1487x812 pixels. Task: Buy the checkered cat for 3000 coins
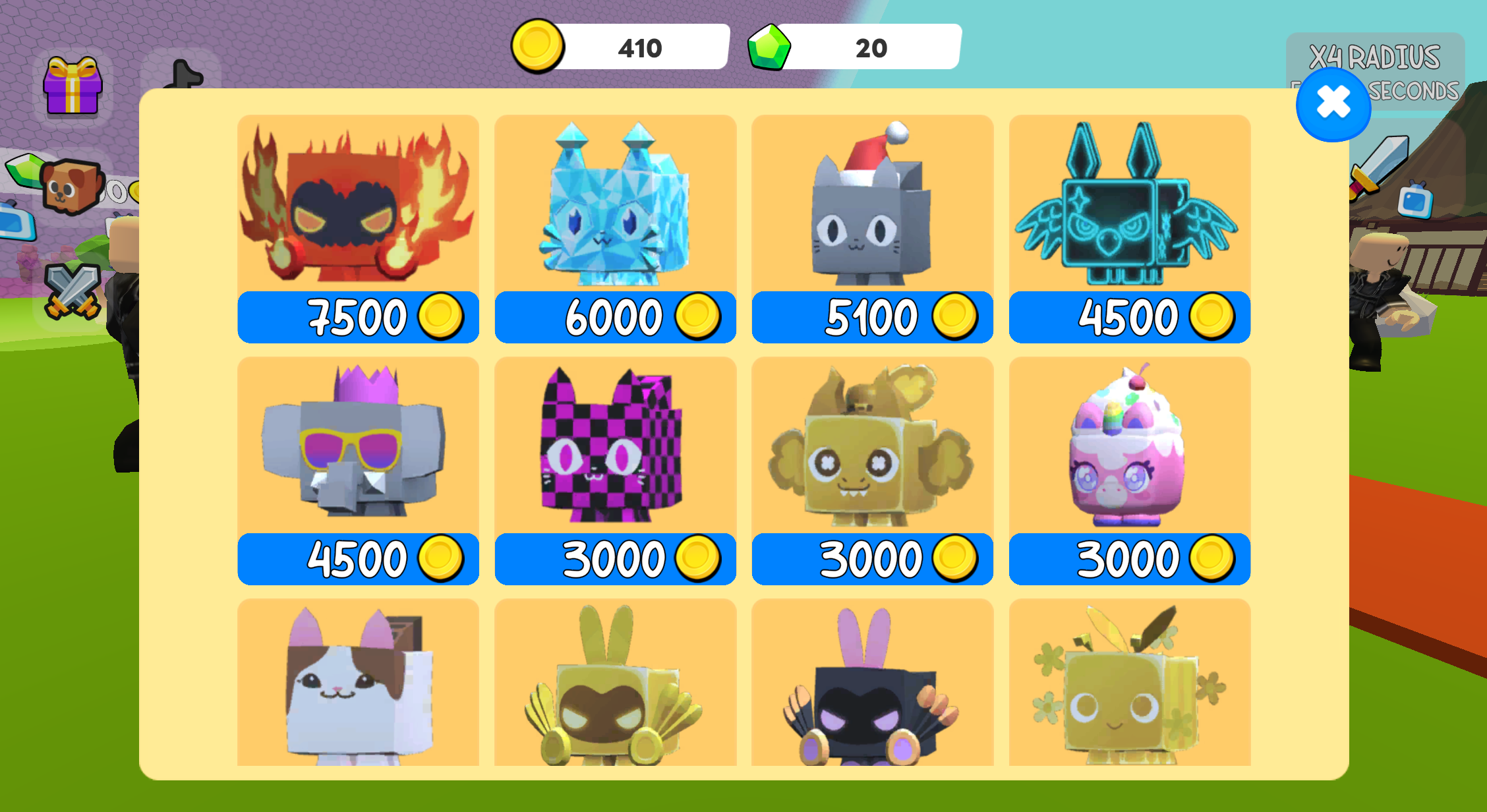tap(614, 558)
